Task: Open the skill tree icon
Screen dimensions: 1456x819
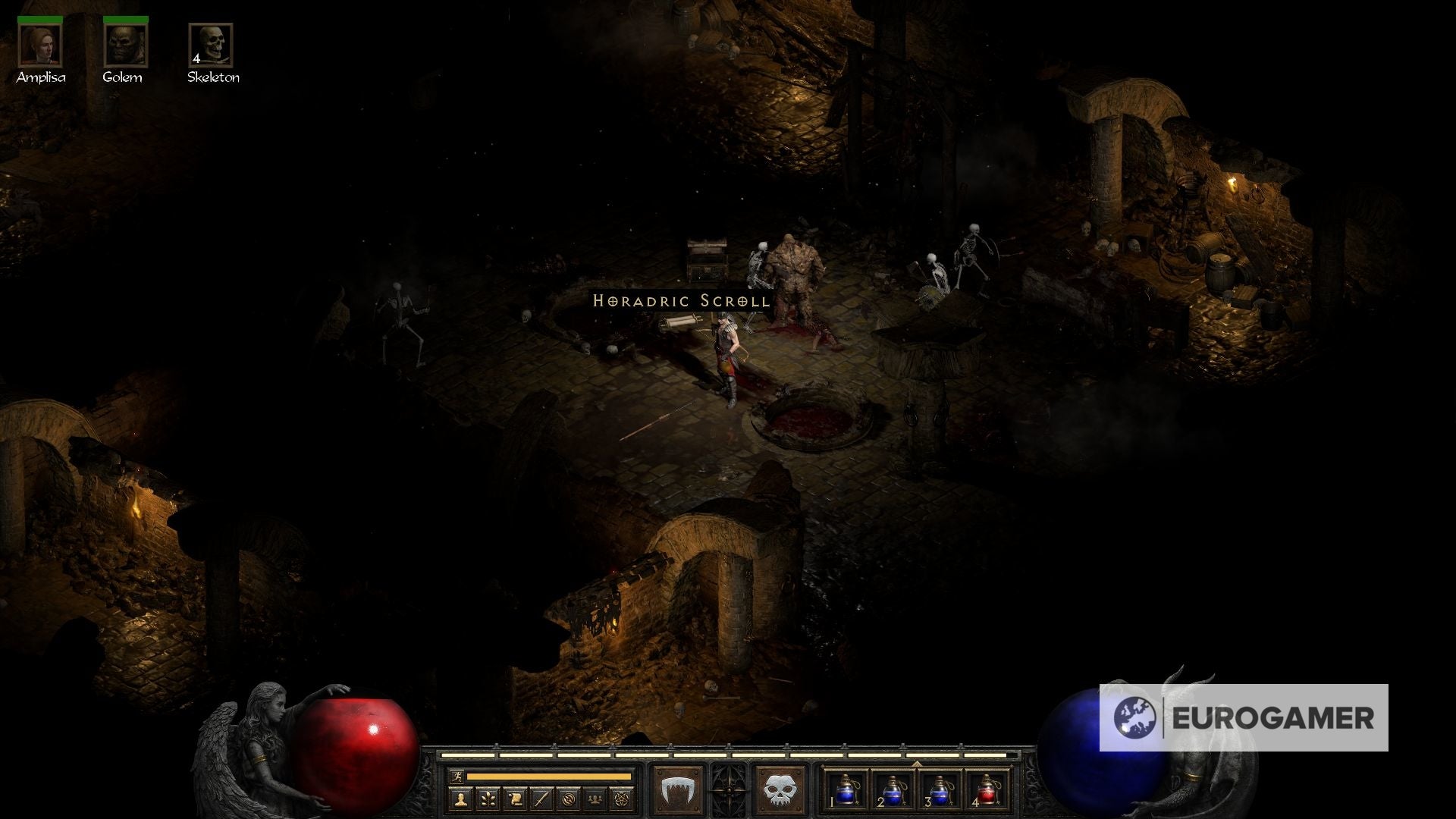Action: (488, 798)
